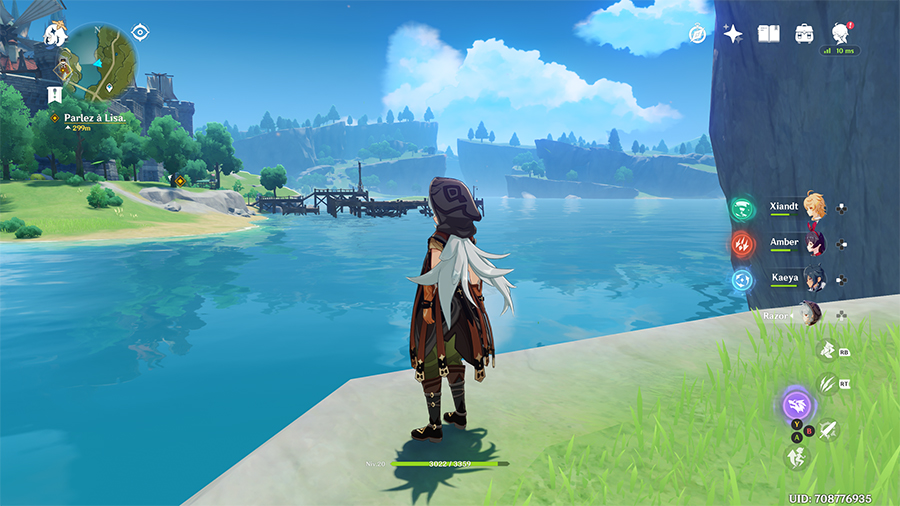The image size is (900, 506).
Task: Open the Paimon menu
Action: 54,35
